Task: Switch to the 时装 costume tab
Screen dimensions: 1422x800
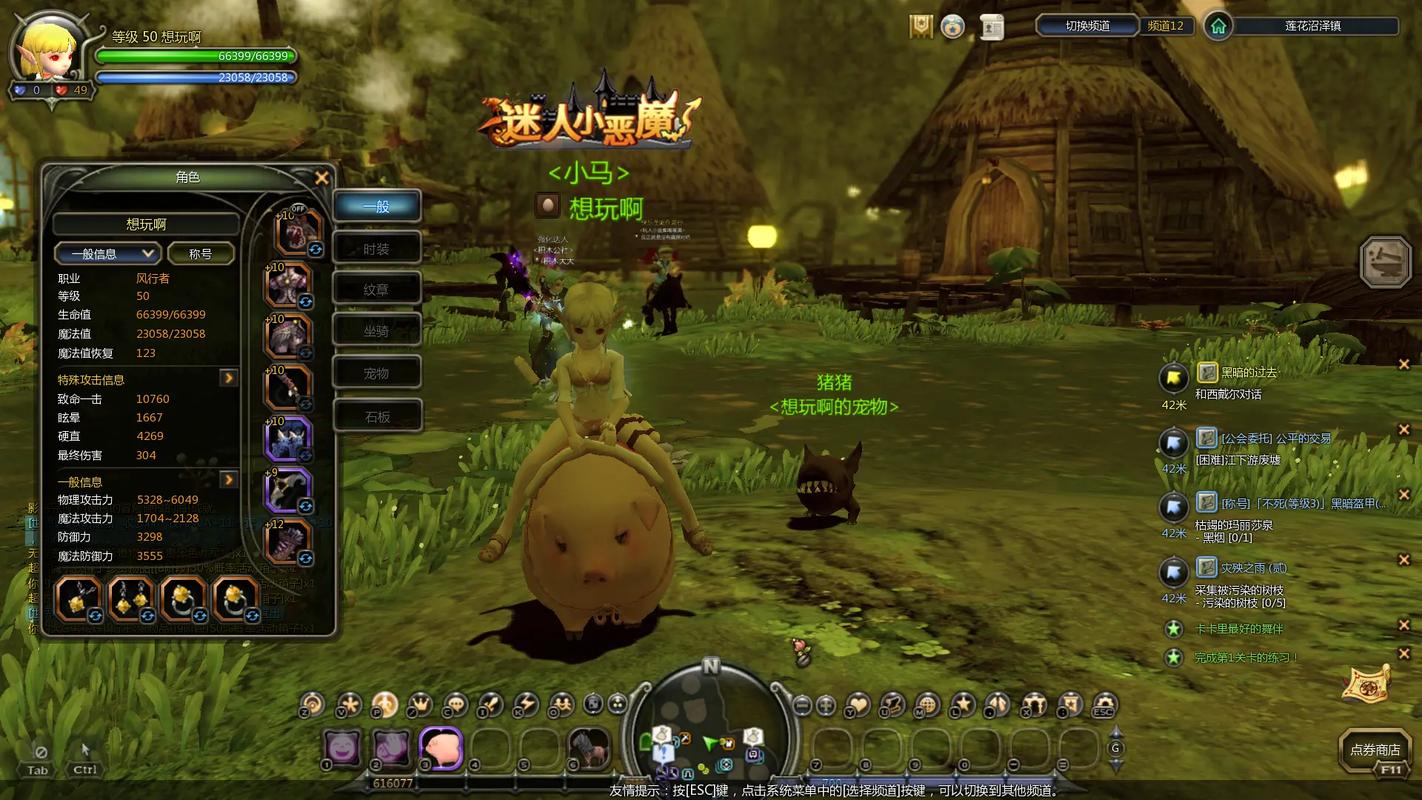Action: 377,248
